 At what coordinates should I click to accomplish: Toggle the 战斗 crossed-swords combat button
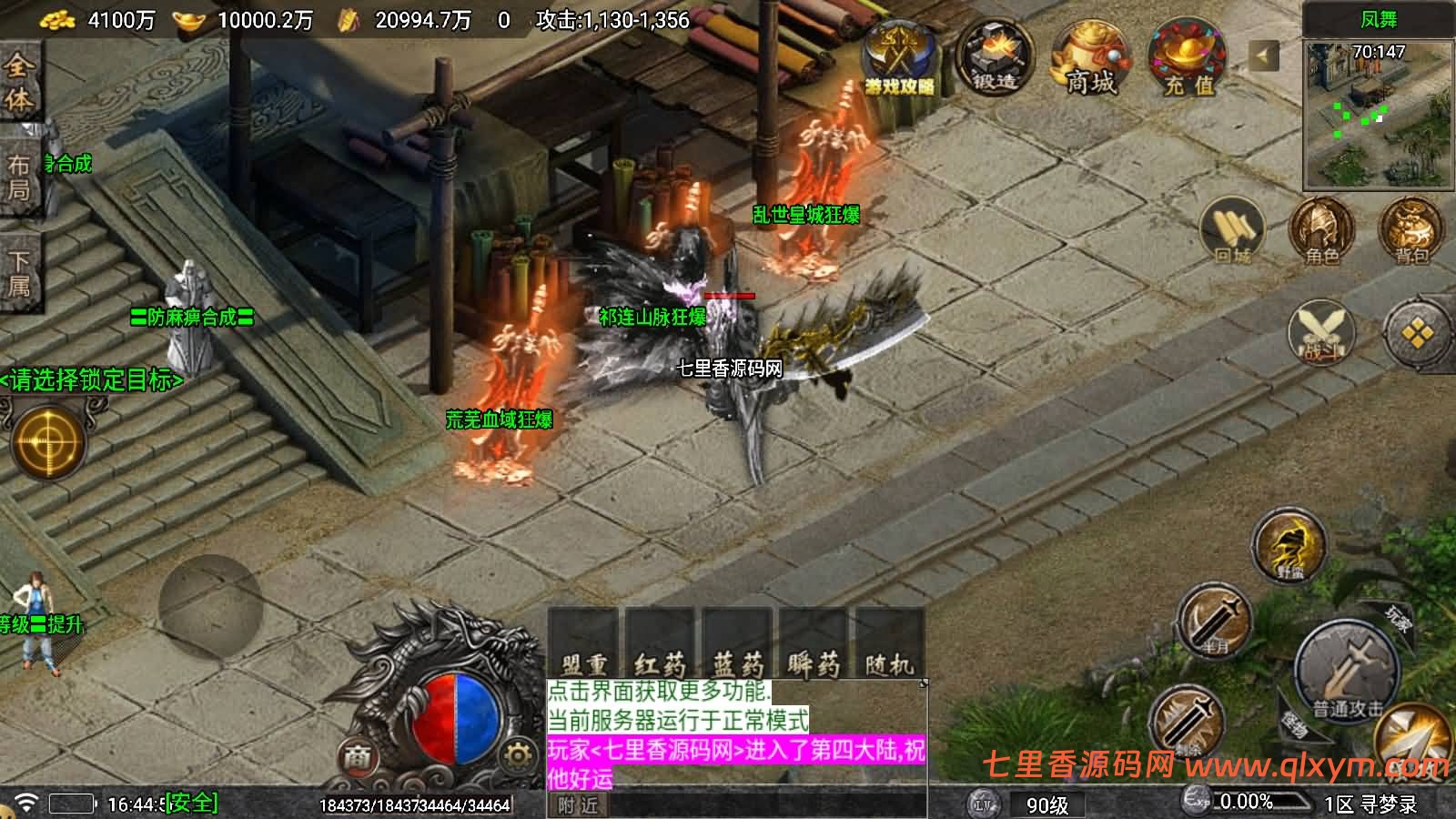(x=1321, y=330)
